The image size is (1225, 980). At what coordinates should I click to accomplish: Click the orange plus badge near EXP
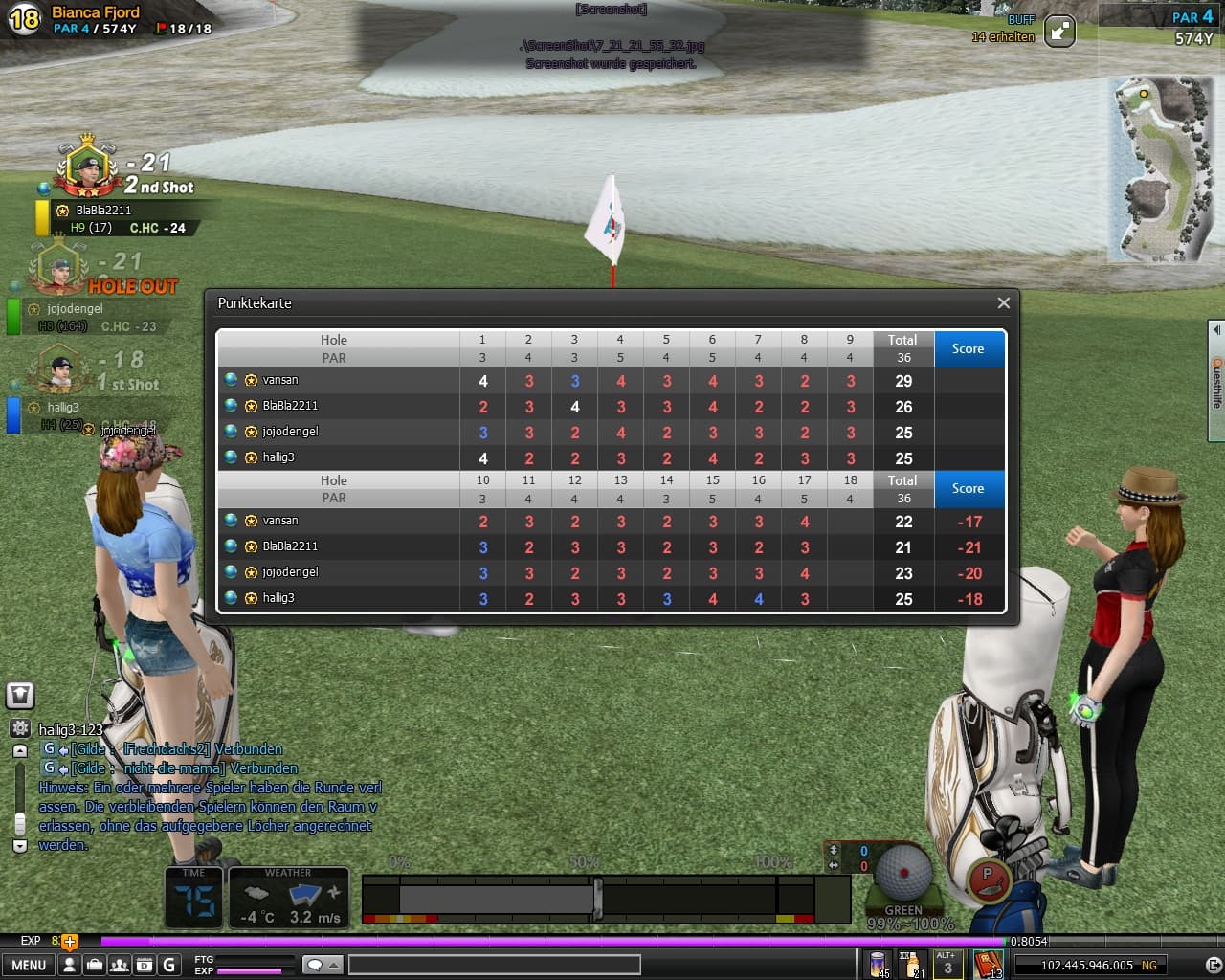[x=69, y=942]
